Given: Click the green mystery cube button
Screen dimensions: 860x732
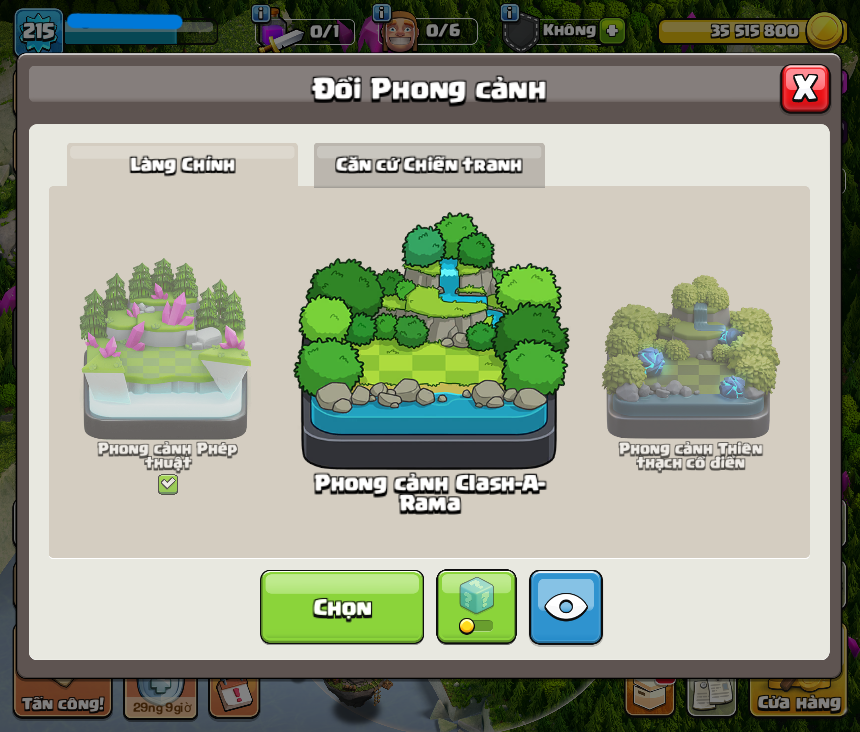Looking at the screenshot, I should point(476,606).
